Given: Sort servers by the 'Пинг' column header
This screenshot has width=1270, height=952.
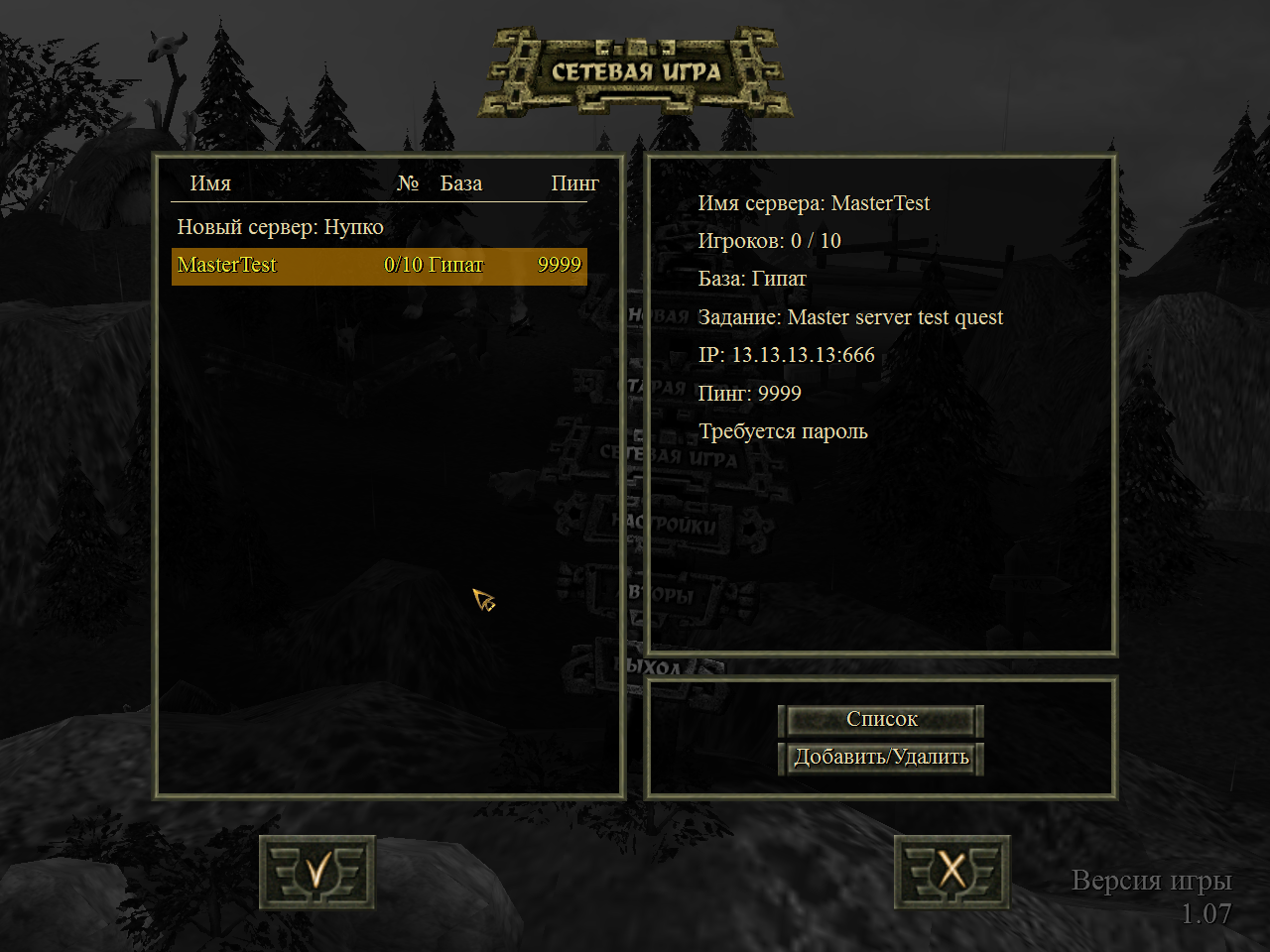Looking at the screenshot, I should [574, 183].
